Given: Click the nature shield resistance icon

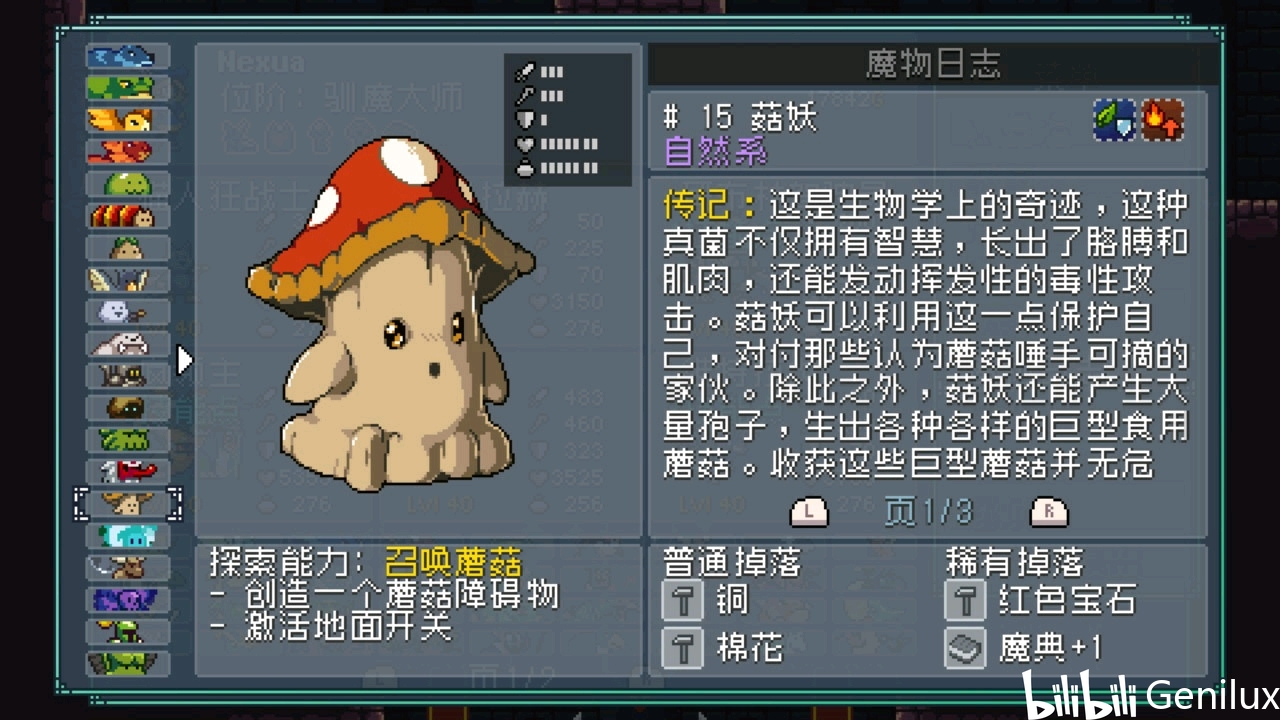Looking at the screenshot, I should [x=1114, y=120].
